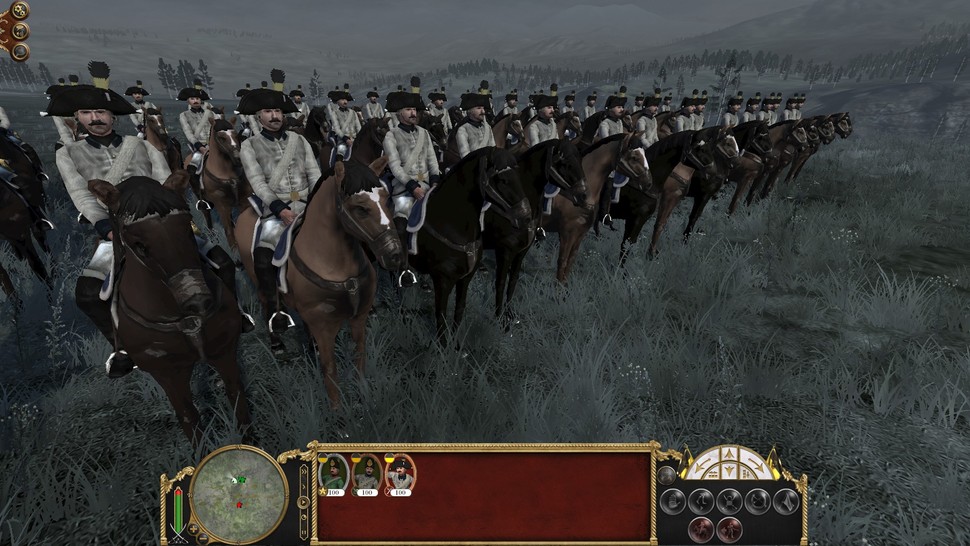Viewport: 970px width, 546px height.
Task: Click the battlefield minimap
Action: [x=239, y=492]
